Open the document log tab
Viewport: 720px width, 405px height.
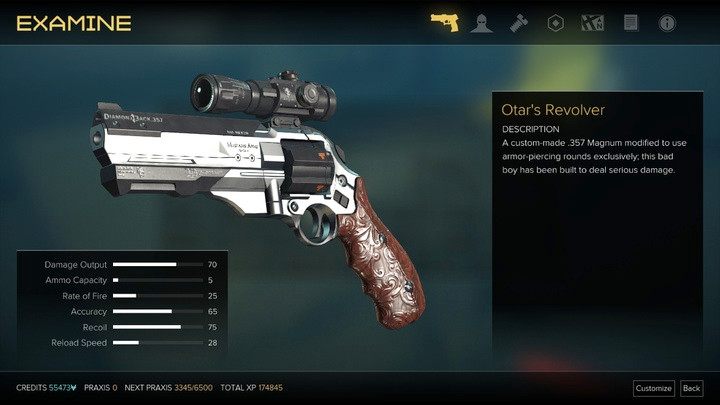point(631,22)
